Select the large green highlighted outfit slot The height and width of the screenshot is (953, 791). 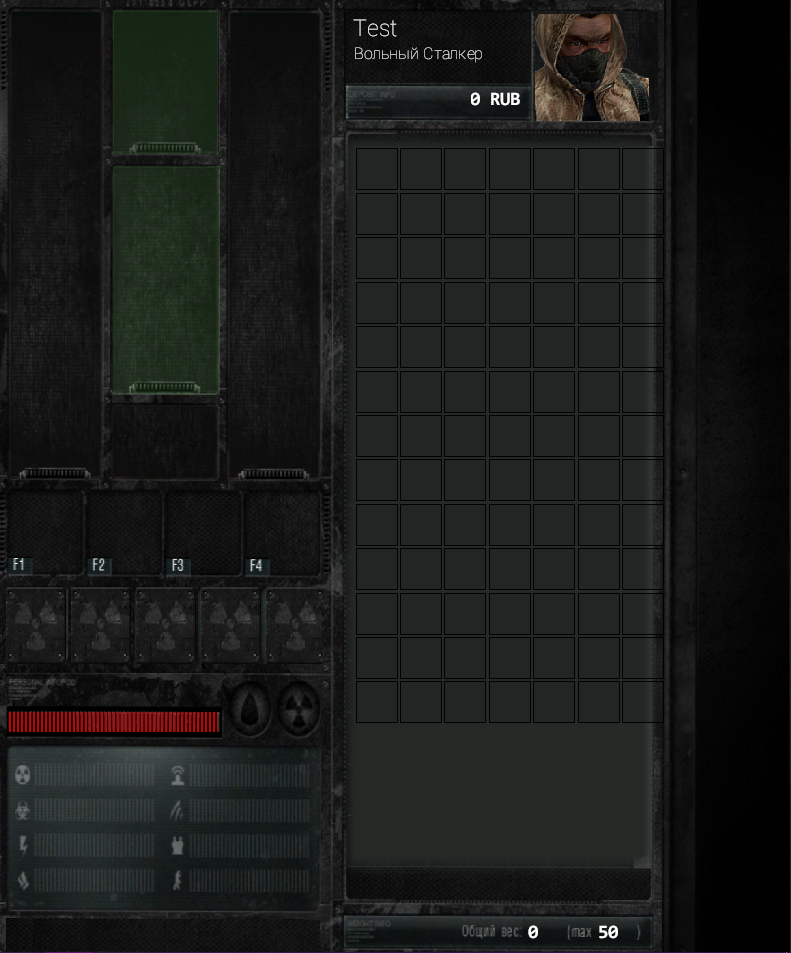166,279
